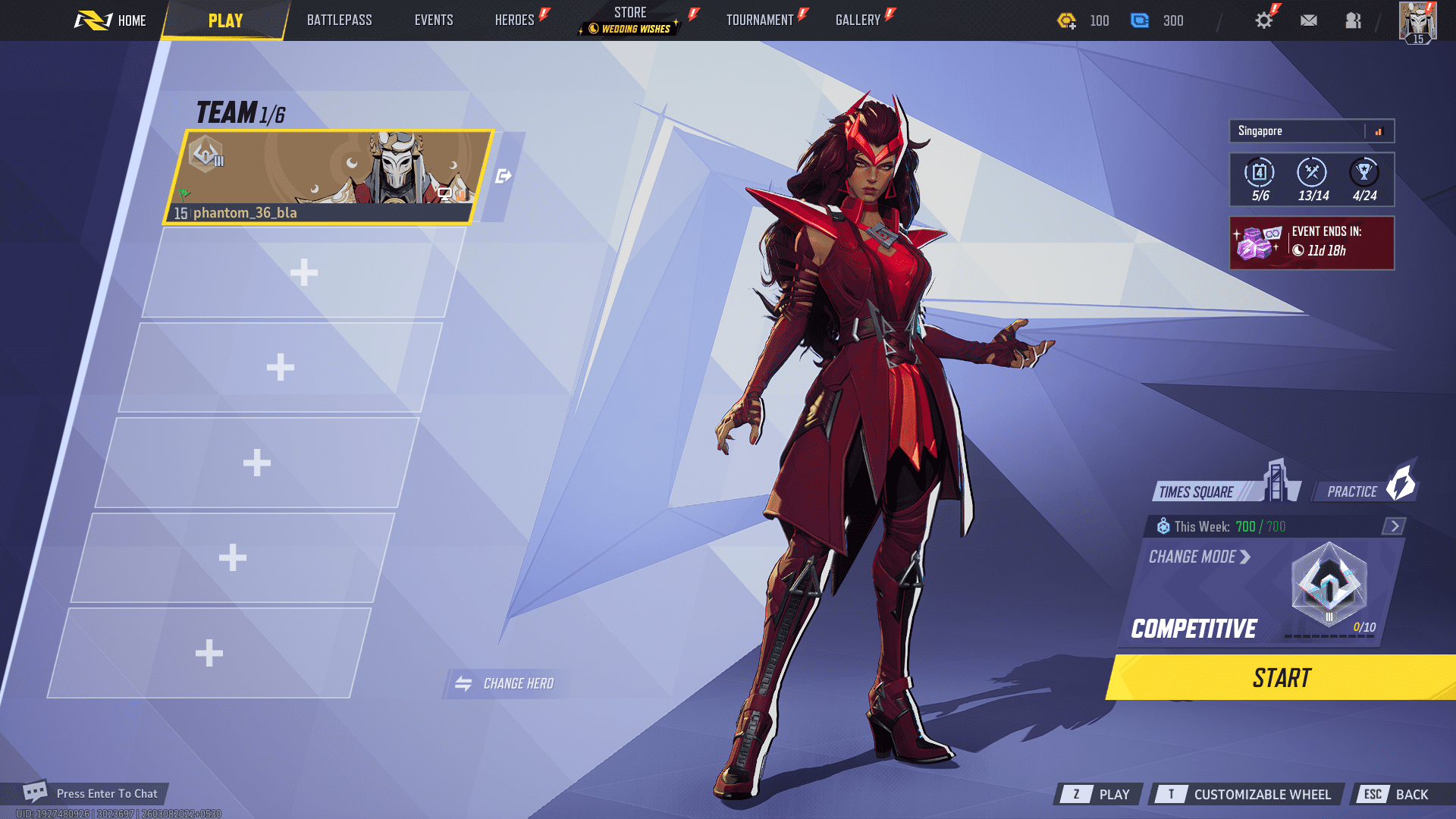Navigate to the Battlepass tab
The height and width of the screenshot is (819, 1456).
(338, 20)
